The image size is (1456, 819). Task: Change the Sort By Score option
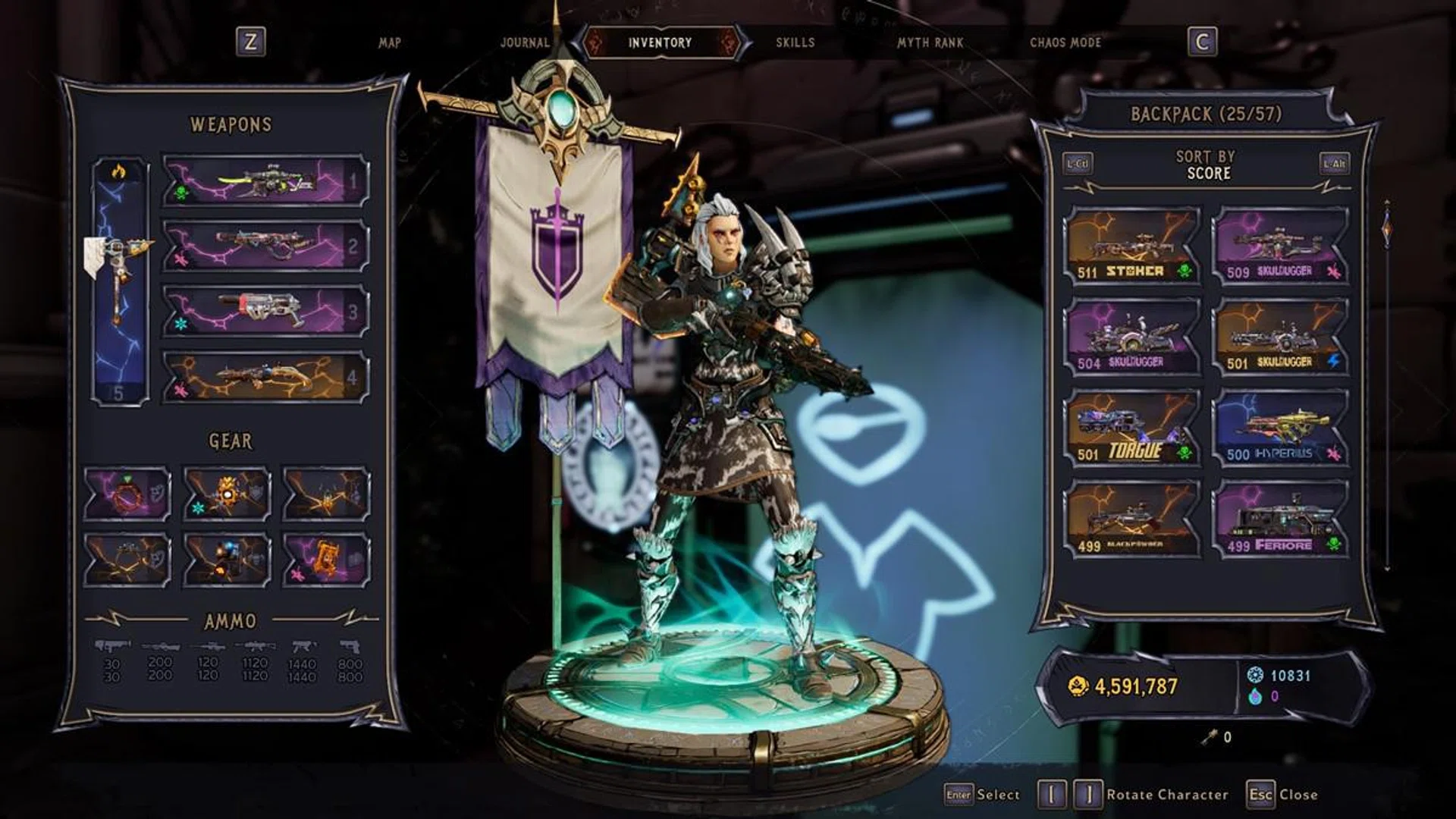[1206, 165]
